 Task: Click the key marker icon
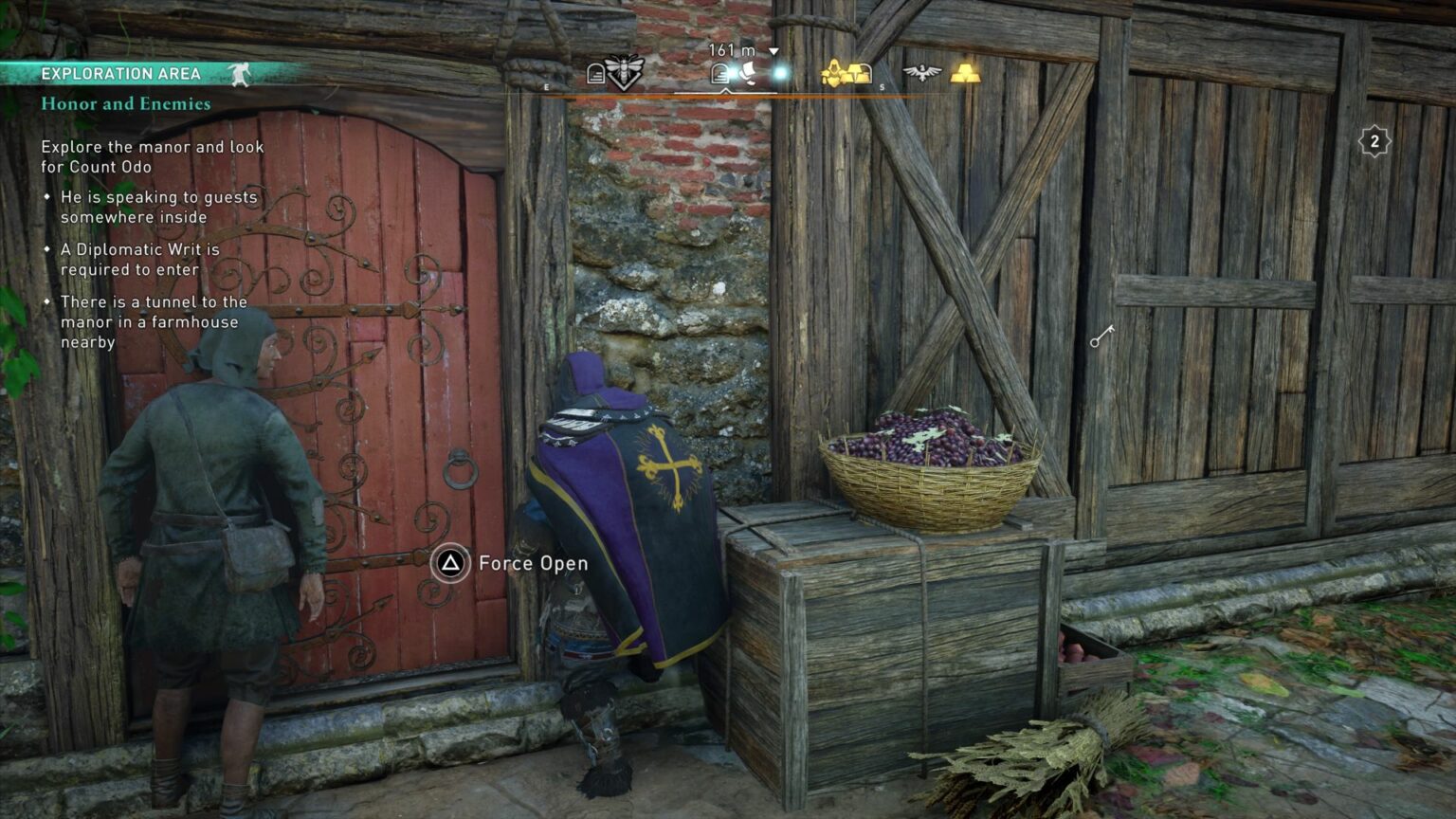click(1101, 336)
